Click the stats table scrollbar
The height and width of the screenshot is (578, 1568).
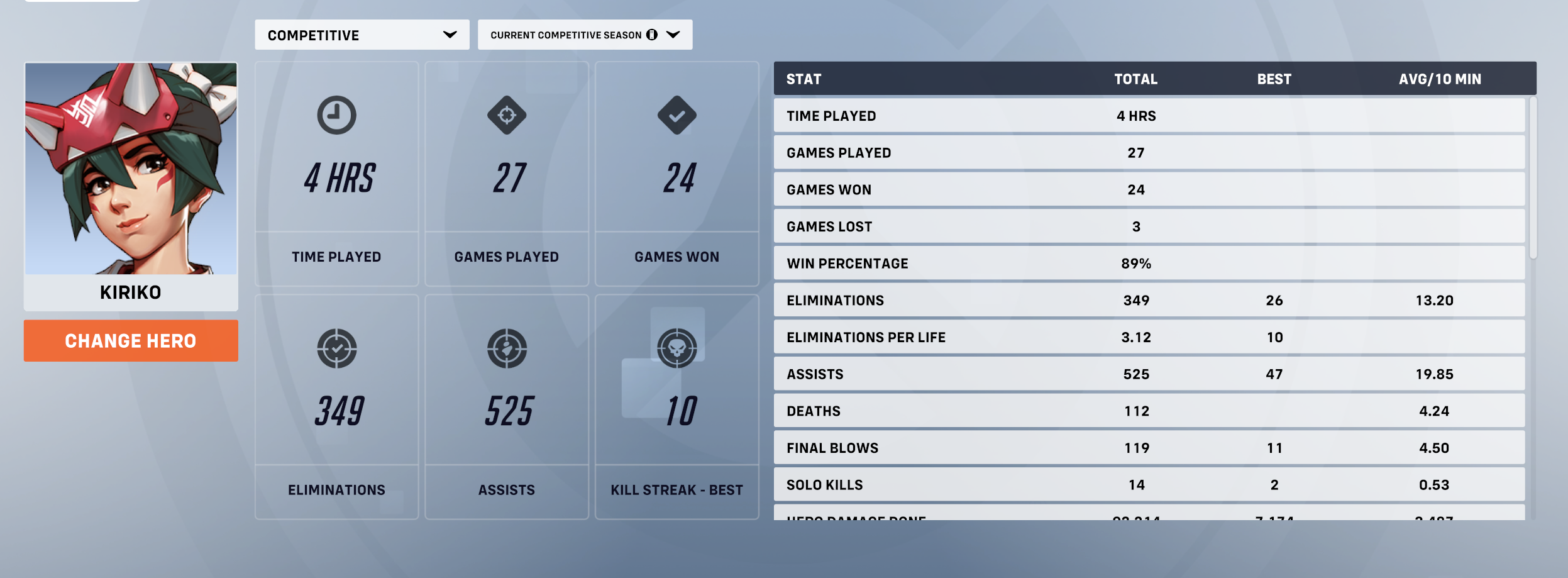(x=1533, y=177)
